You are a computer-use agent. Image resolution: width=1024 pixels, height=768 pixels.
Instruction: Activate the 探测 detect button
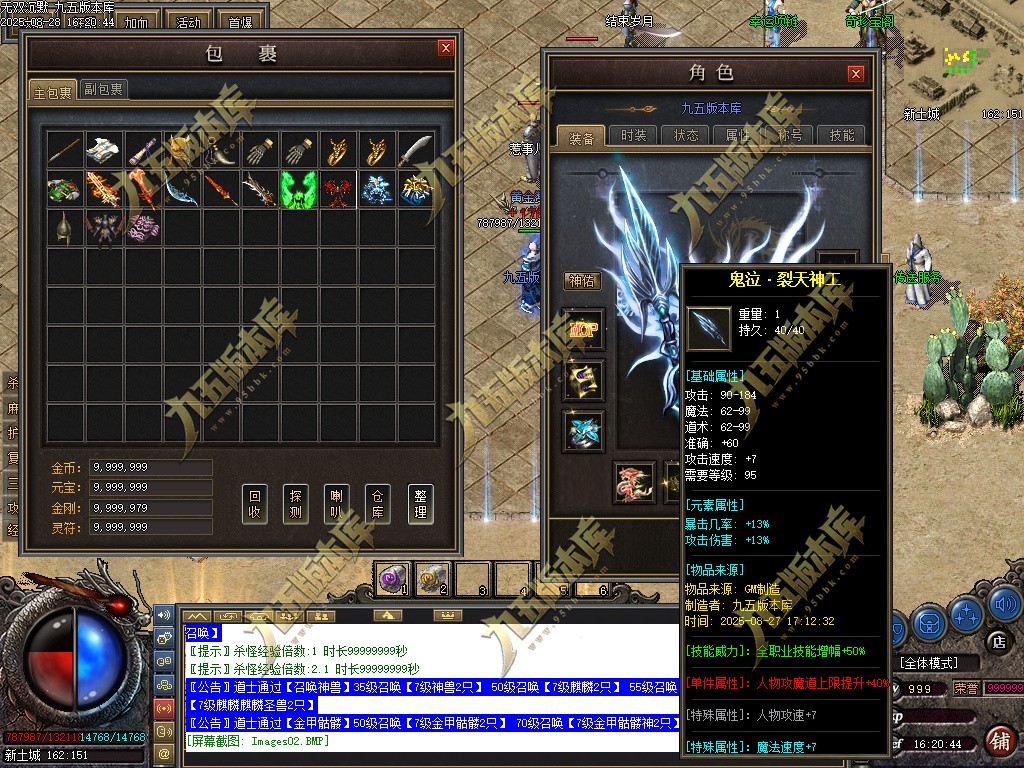pyautogui.click(x=297, y=504)
